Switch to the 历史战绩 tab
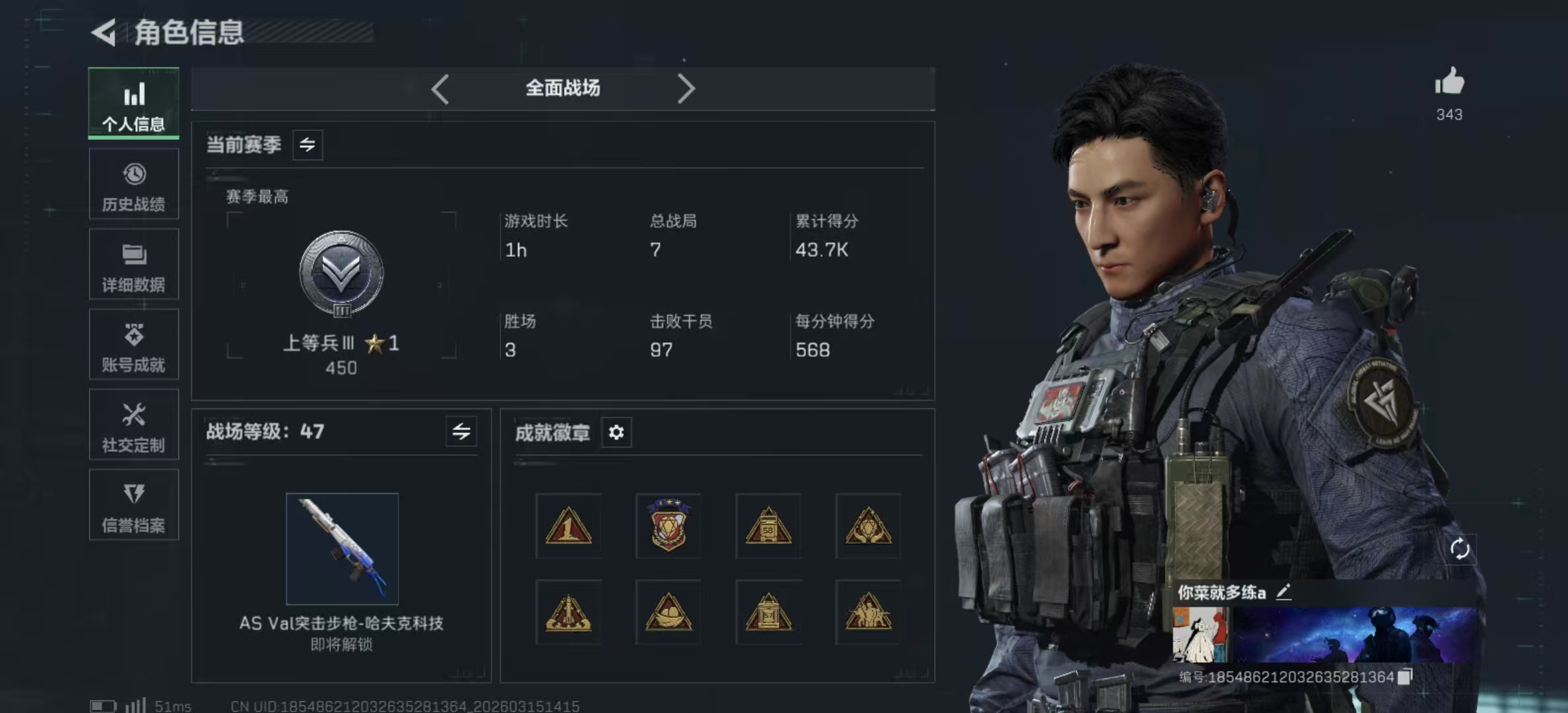 [134, 184]
